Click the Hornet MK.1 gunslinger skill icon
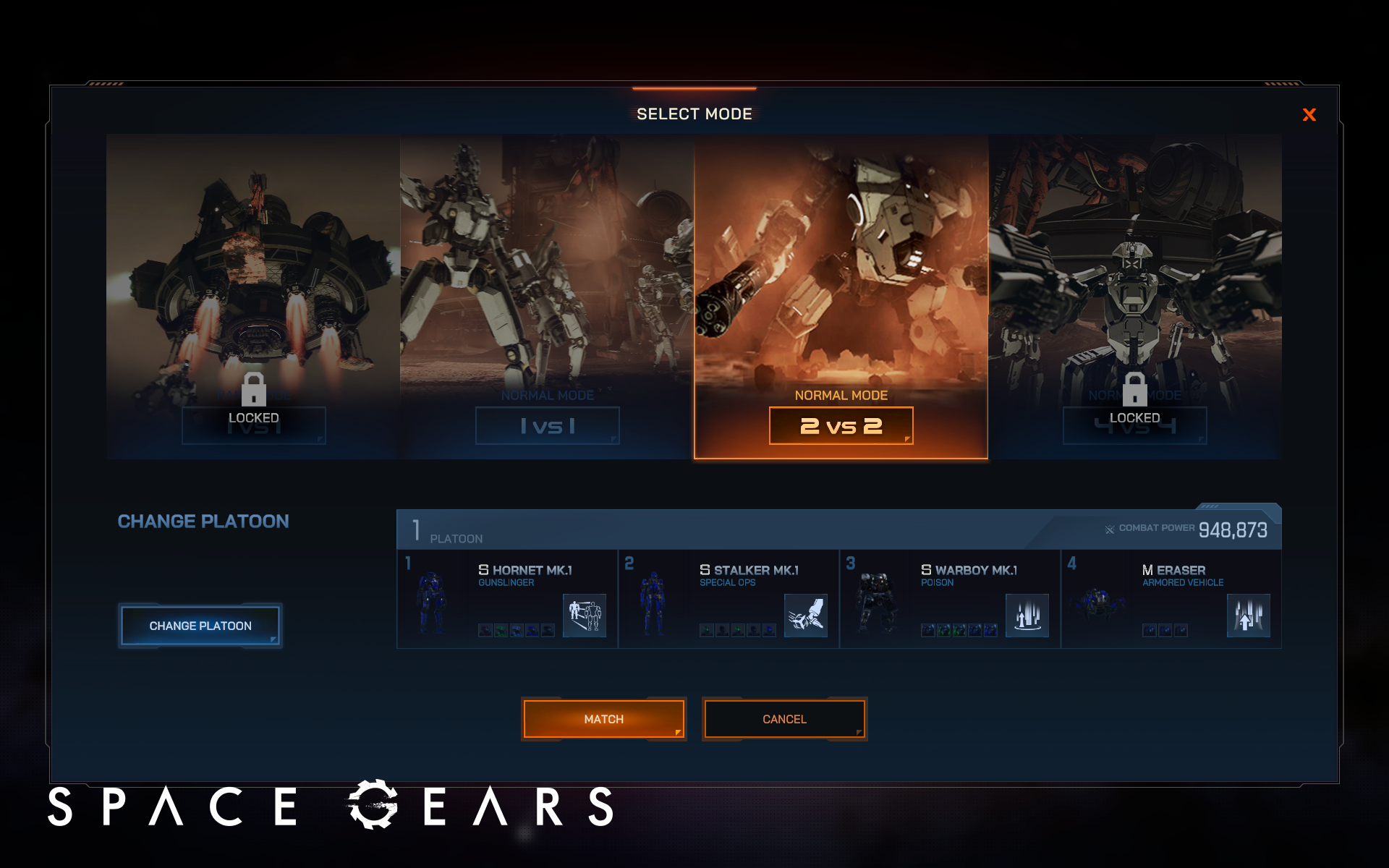The image size is (1389, 868). [585, 616]
